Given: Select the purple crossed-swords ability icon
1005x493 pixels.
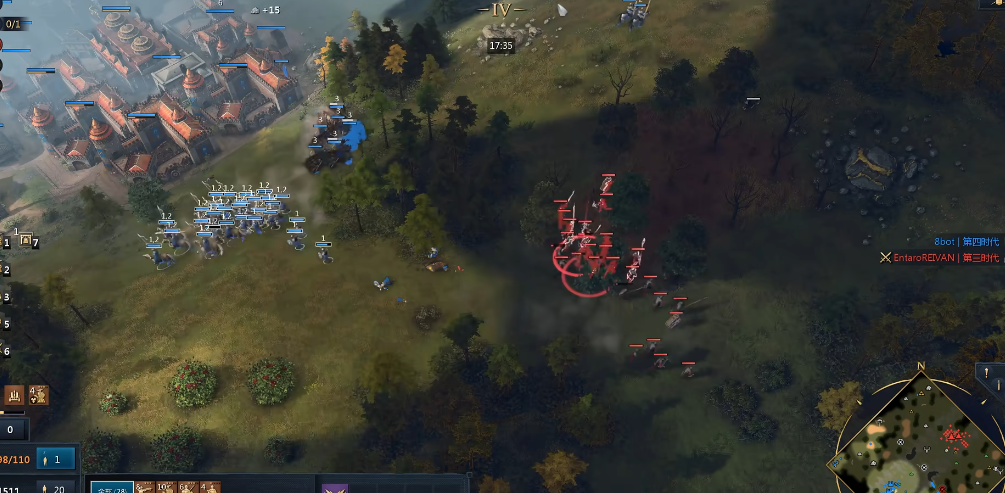Looking at the screenshot, I should [x=335, y=488].
